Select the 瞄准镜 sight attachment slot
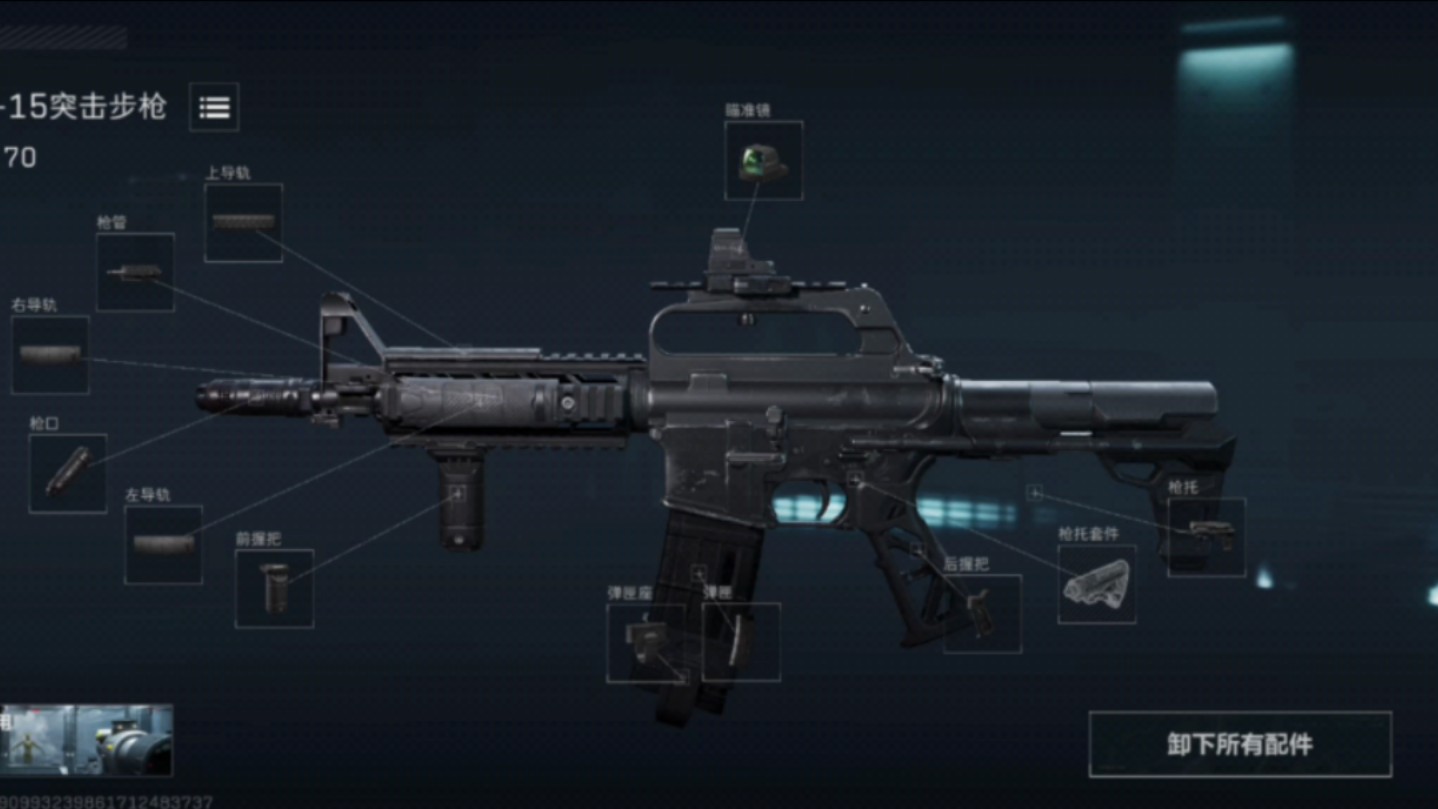 pyautogui.click(x=763, y=161)
